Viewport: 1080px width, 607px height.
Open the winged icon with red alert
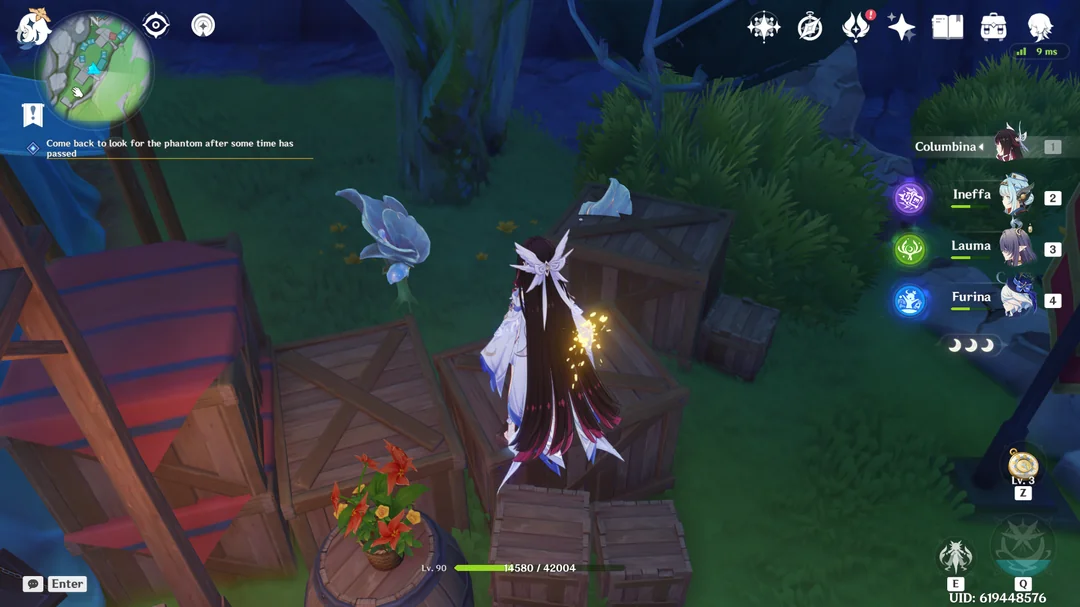[855, 27]
